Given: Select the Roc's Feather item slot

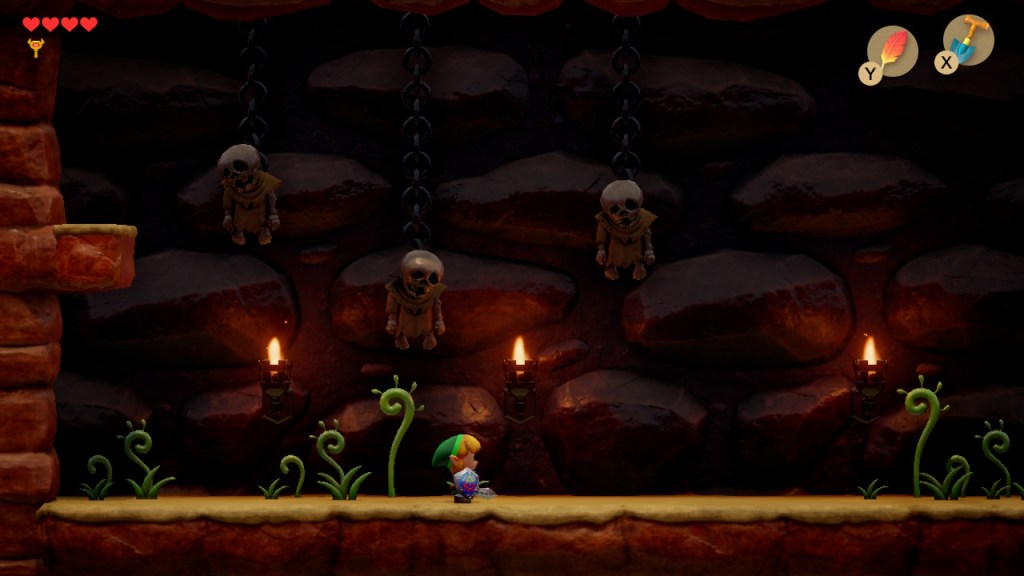Looking at the screenshot, I should tap(891, 51).
